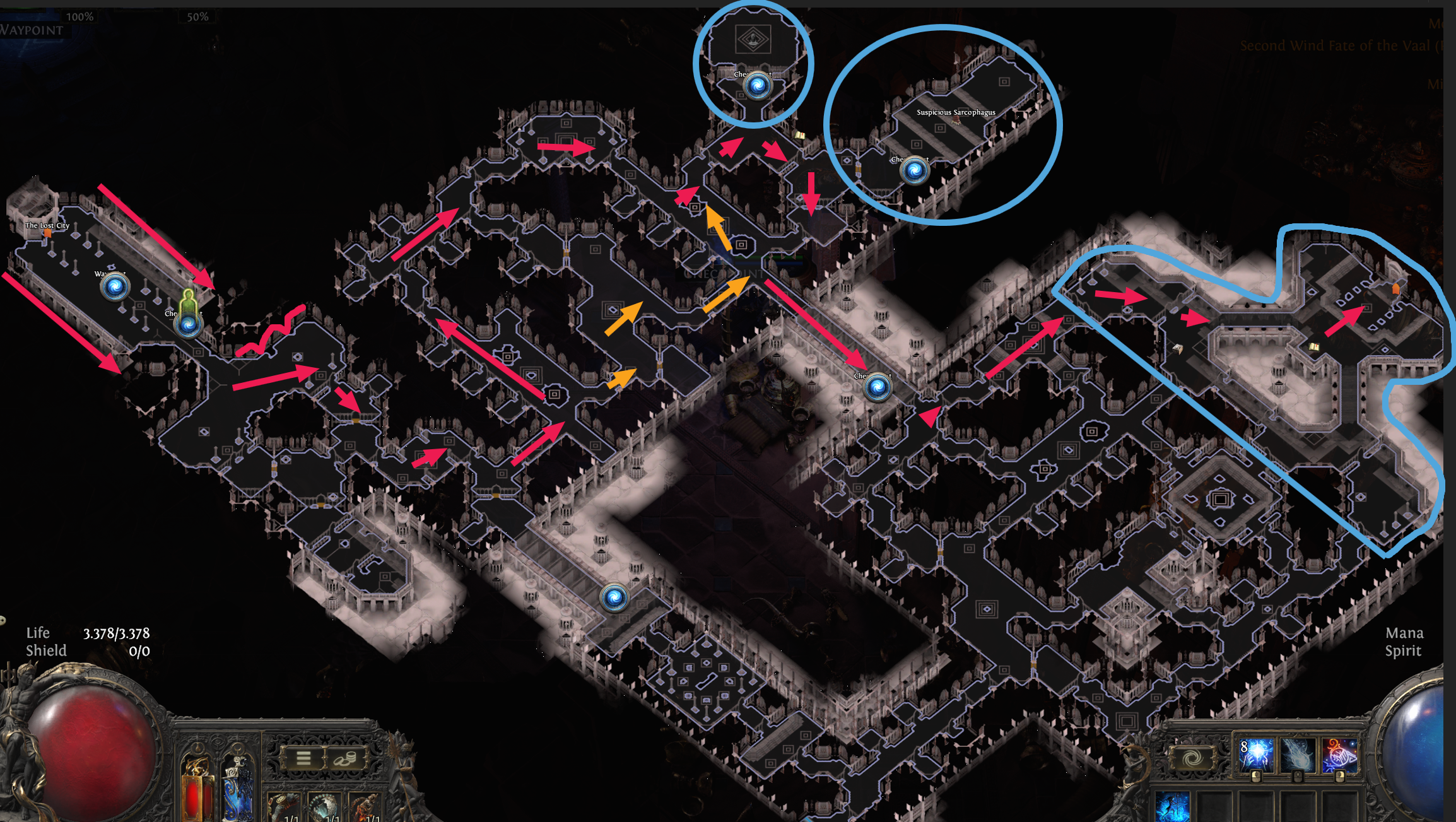Click the coins currency icon beside the menu

click(345, 759)
